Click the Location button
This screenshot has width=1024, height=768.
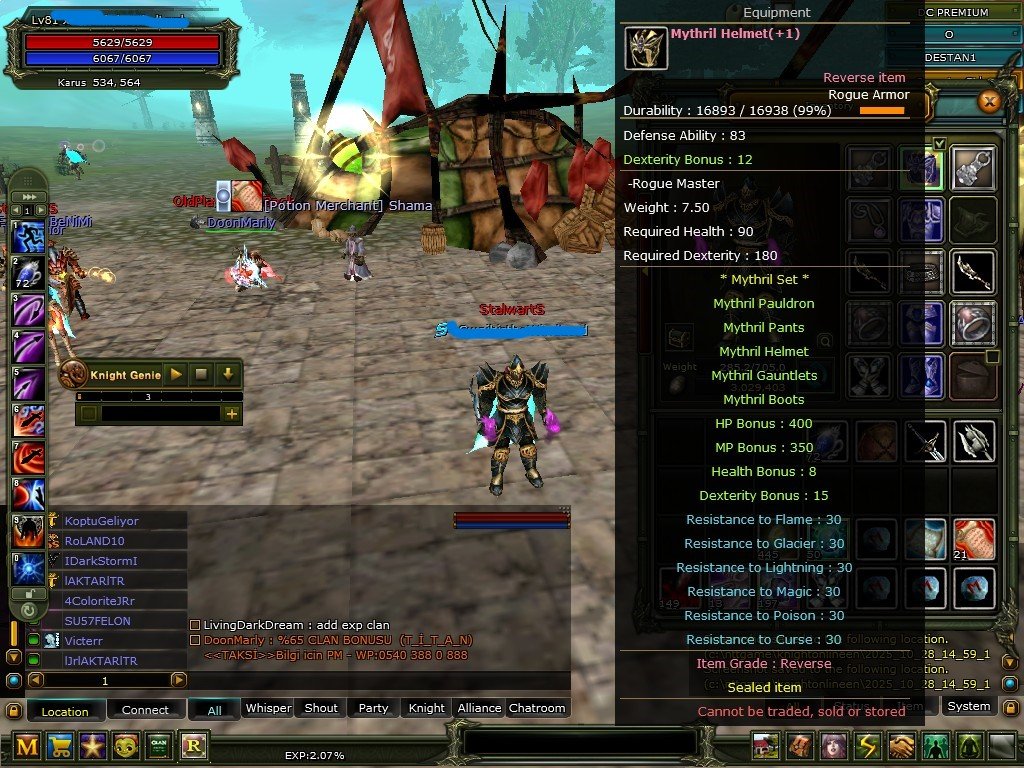(x=65, y=711)
